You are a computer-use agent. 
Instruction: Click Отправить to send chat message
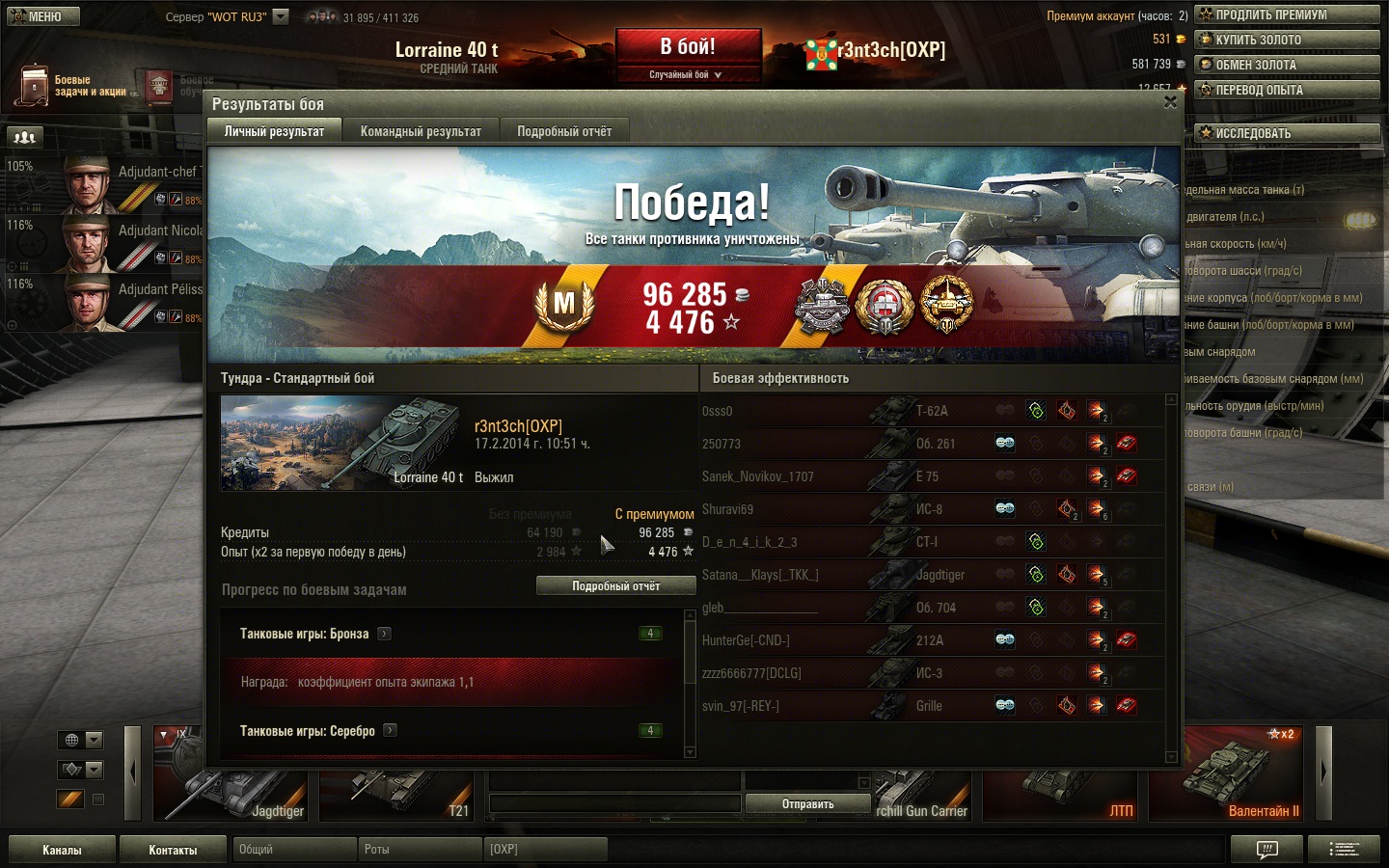(x=807, y=803)
